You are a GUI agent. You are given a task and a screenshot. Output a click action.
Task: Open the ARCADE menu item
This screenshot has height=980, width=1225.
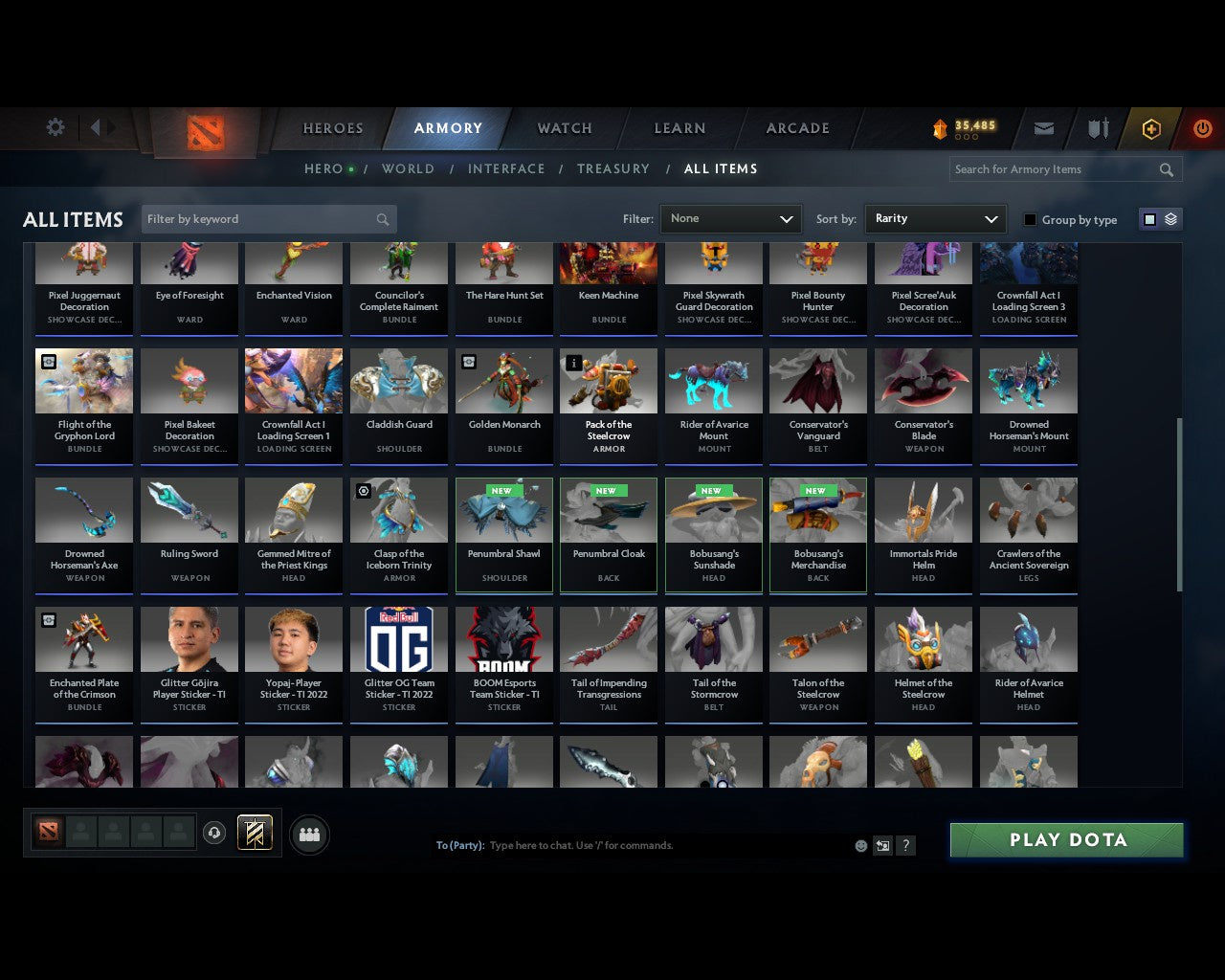796,128
